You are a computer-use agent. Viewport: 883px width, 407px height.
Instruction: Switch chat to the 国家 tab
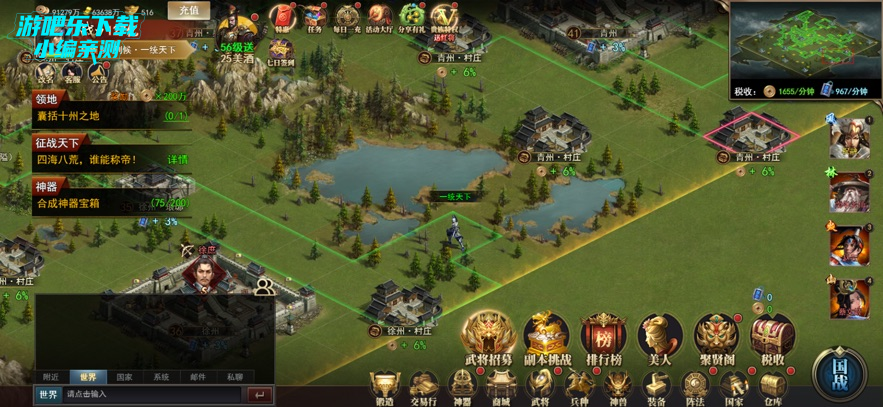tap(124, 377)
